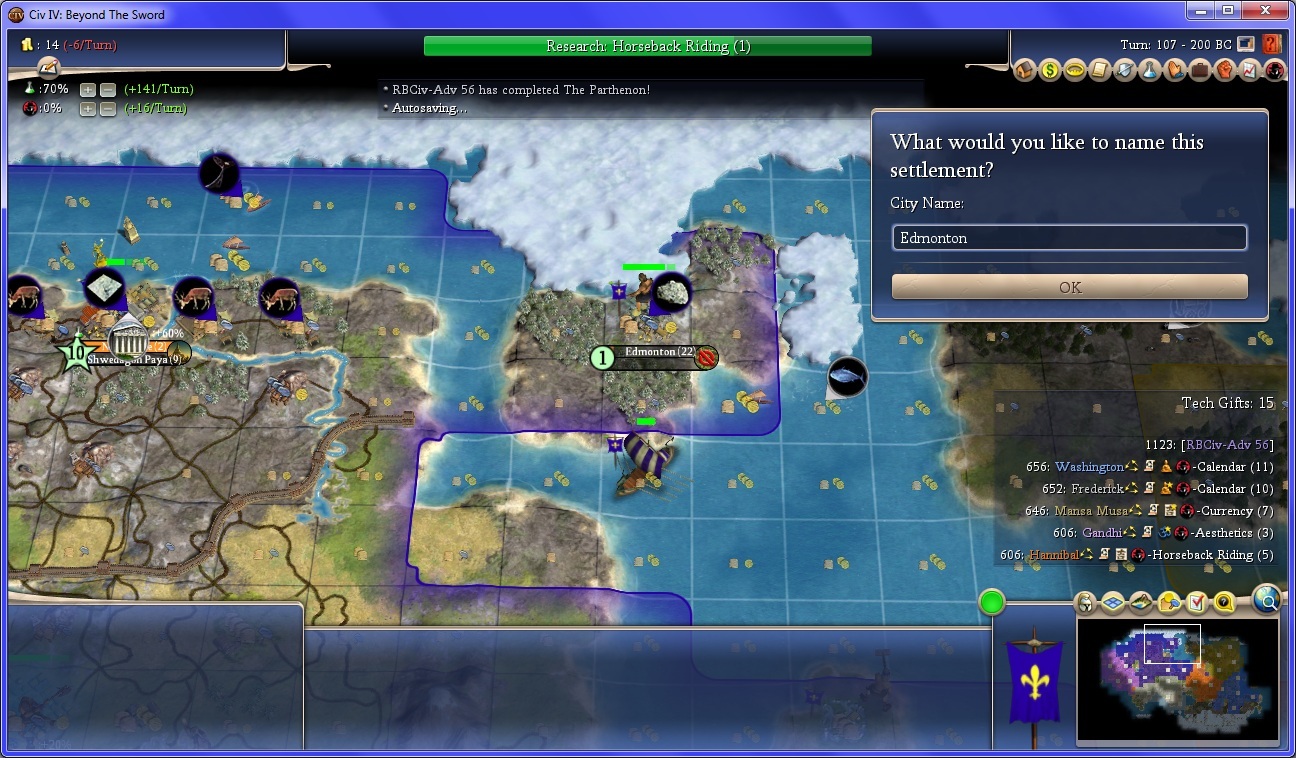Increase the espionage rate
The height and width of the screenshot is (760, 1296).
coord(88,108)
